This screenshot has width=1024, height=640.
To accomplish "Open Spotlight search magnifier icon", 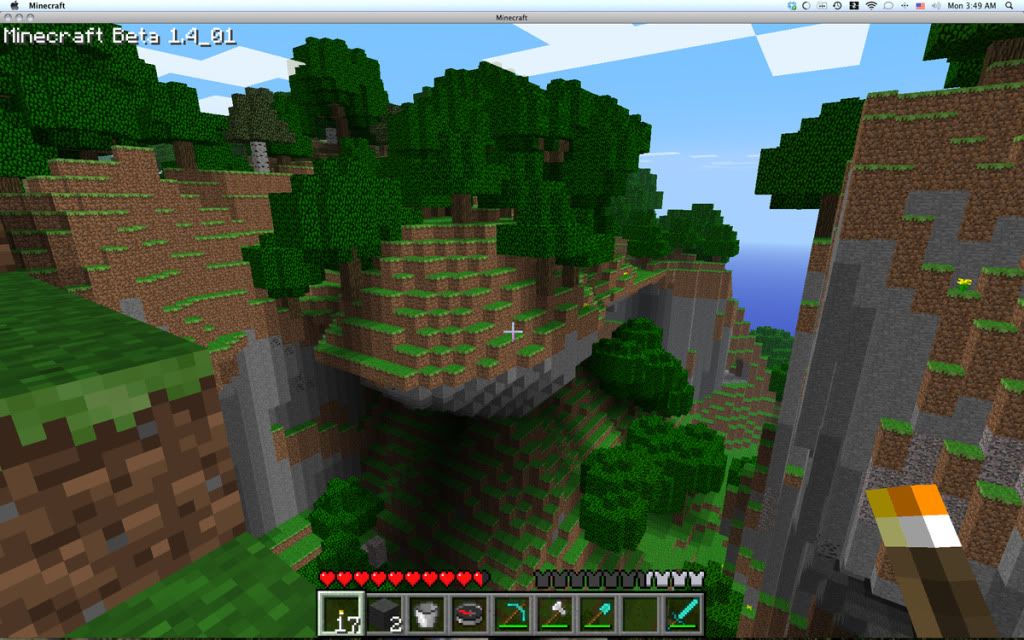I will pyautogui.click(x=1012, y=6).
